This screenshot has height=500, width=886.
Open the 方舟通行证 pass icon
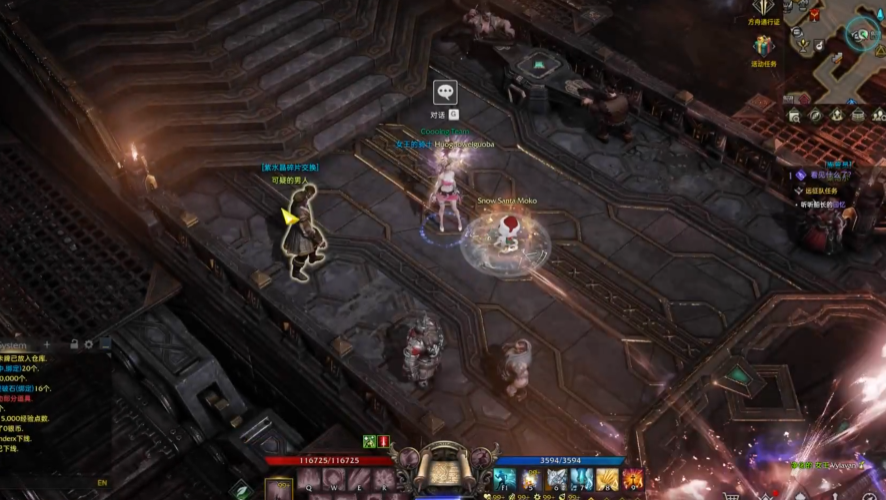click(764, 8)
